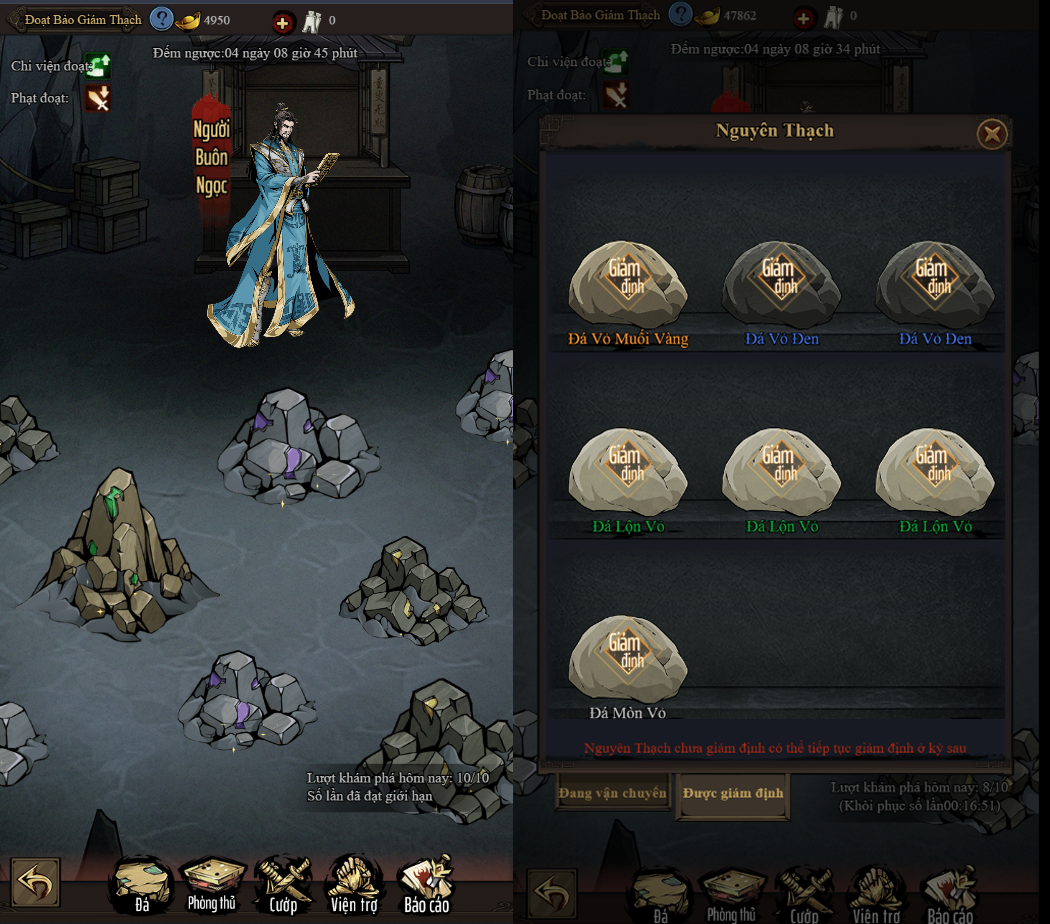This screenshot has width=1050, height=924.
Task: Open the brightly lit Phòng thủ menu button
Action: pyautogui.click(x=212, y=883)
